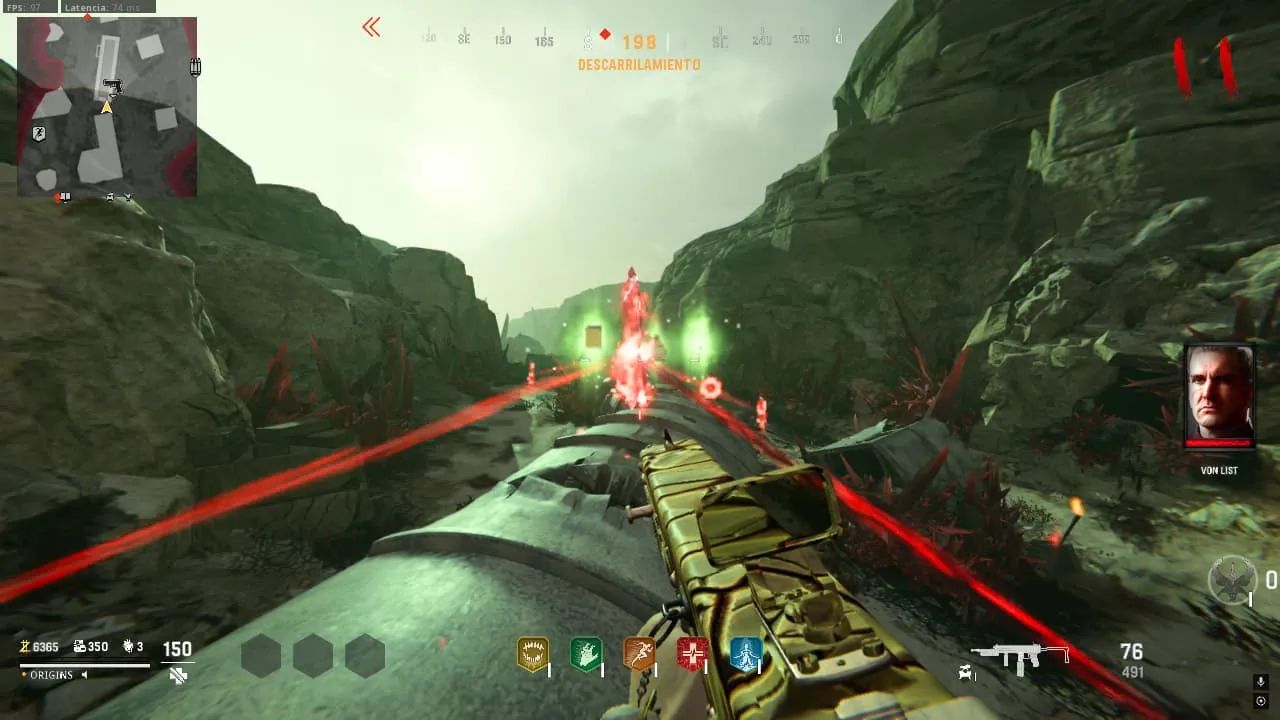Select the green perk icon
This screenshot has height=720, width=1280.
[585, 654]
